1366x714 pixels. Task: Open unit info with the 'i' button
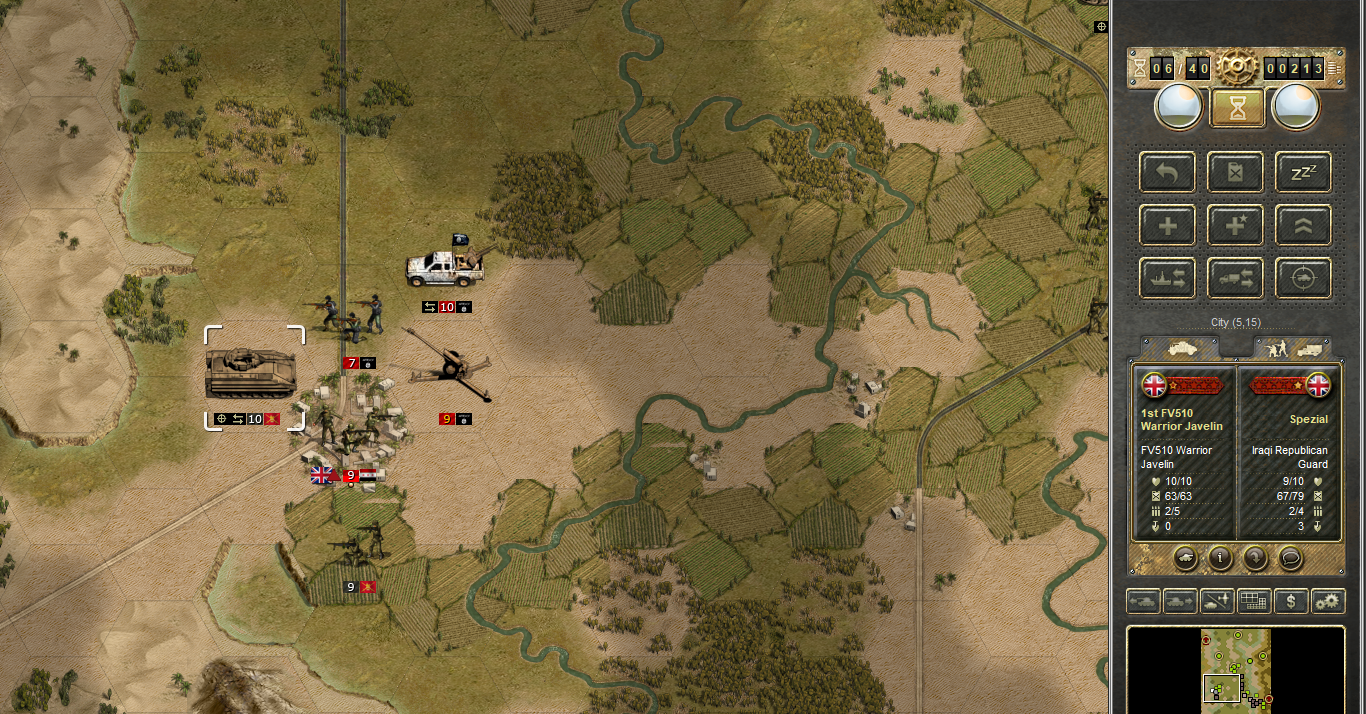tap(1220, 558)
